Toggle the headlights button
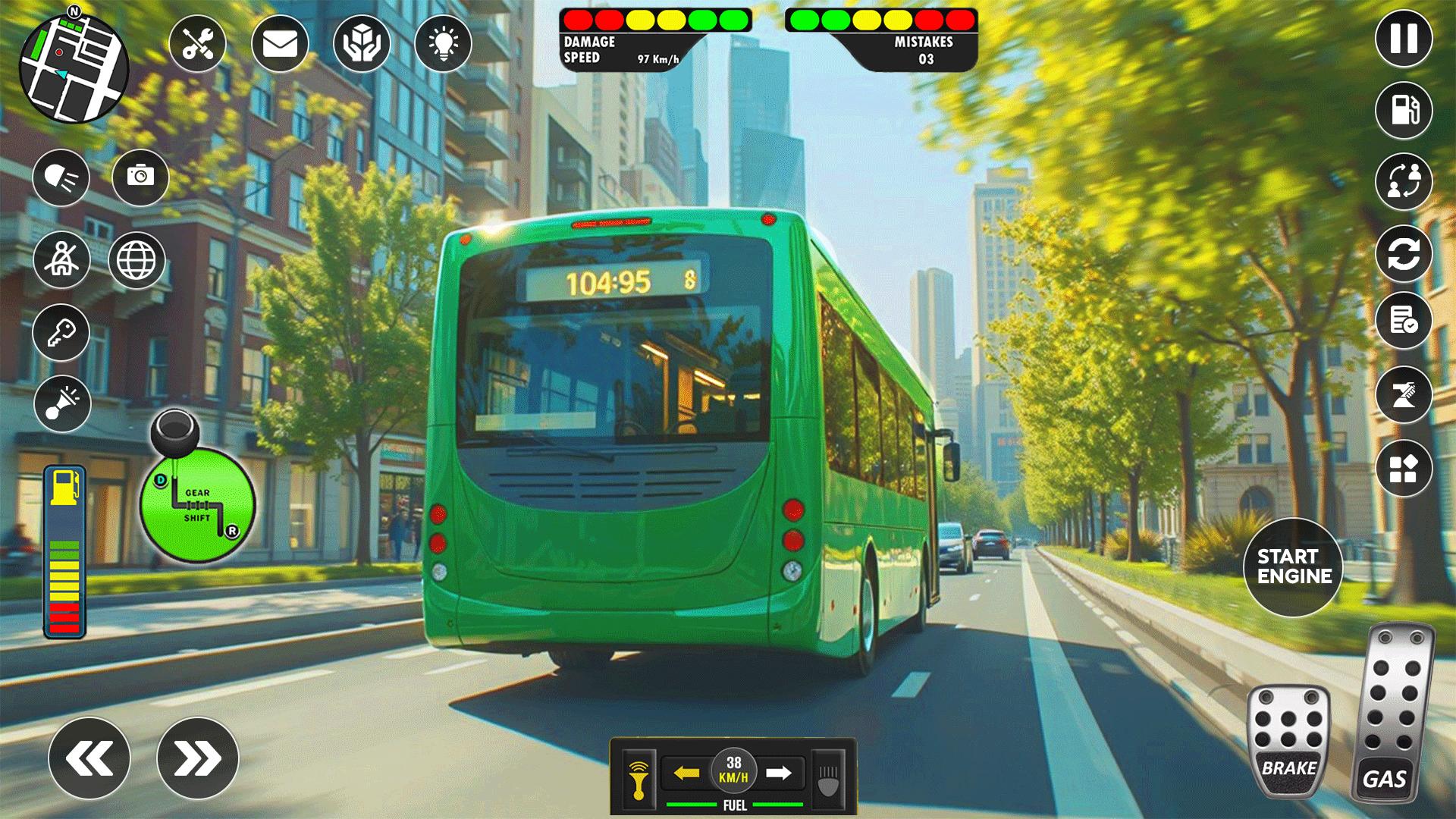Screen dimensions: 1456x819 (x=61, y=177)
